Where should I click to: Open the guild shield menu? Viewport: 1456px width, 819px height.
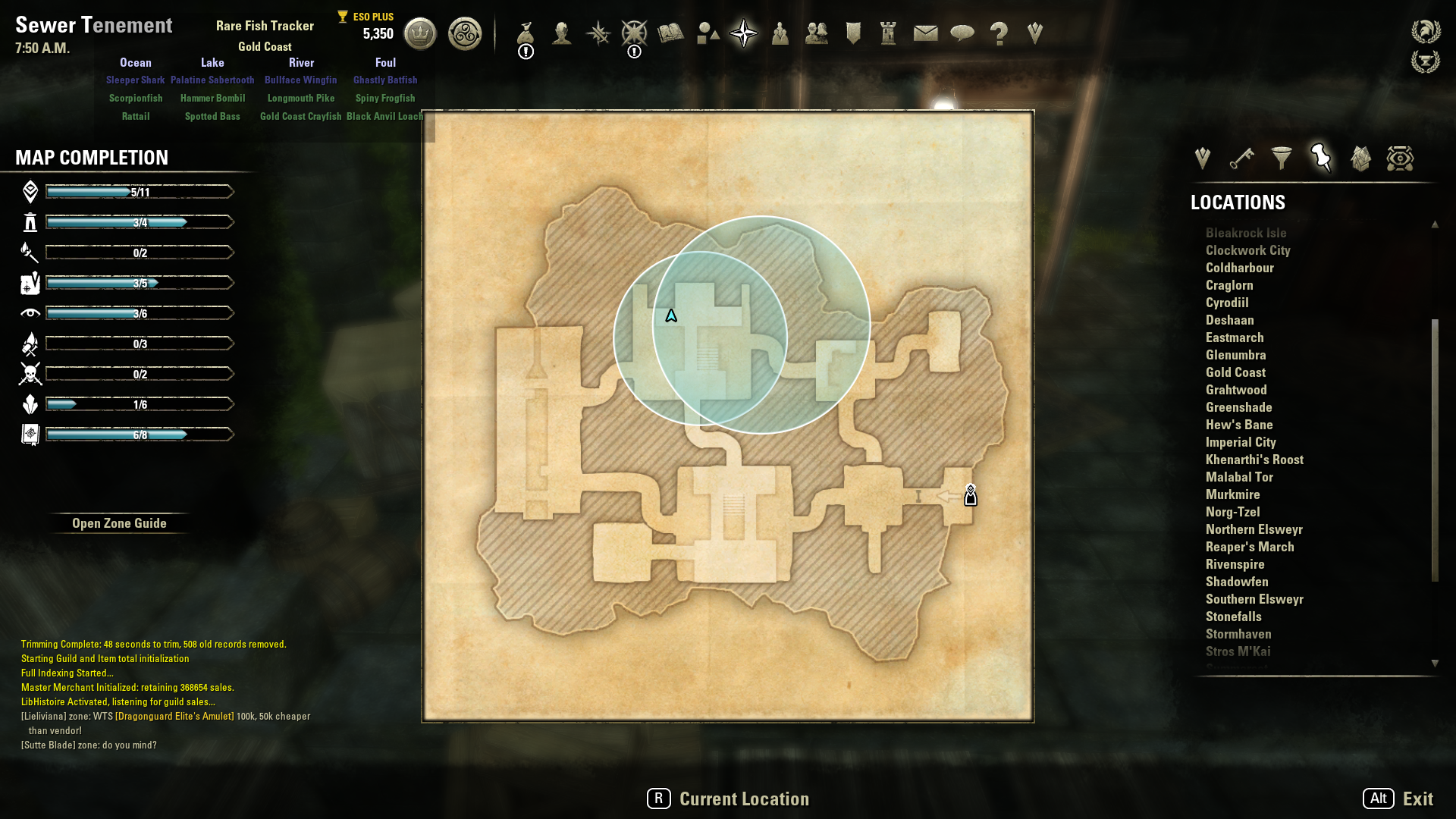coord(853,33)
